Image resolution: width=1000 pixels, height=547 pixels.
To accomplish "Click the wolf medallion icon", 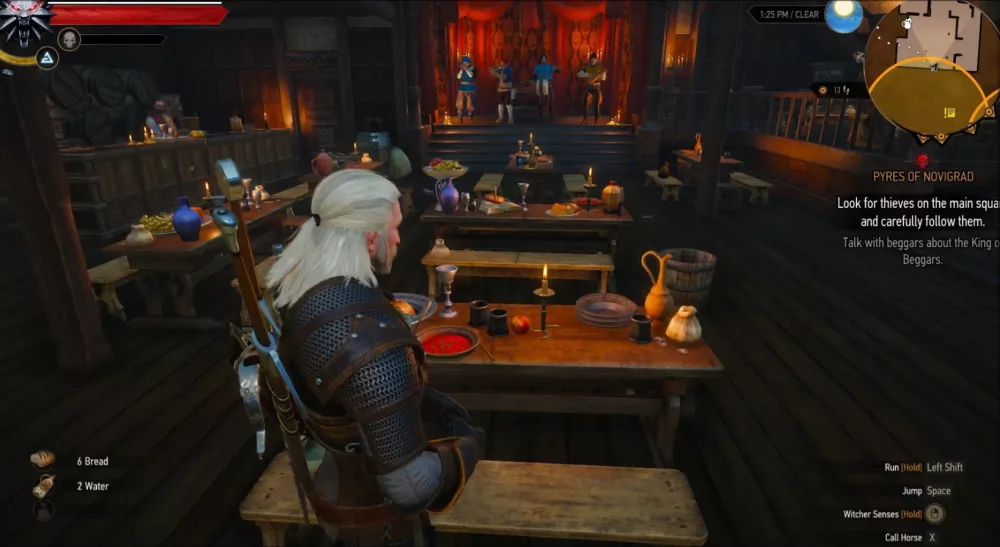I will point(24,22).
